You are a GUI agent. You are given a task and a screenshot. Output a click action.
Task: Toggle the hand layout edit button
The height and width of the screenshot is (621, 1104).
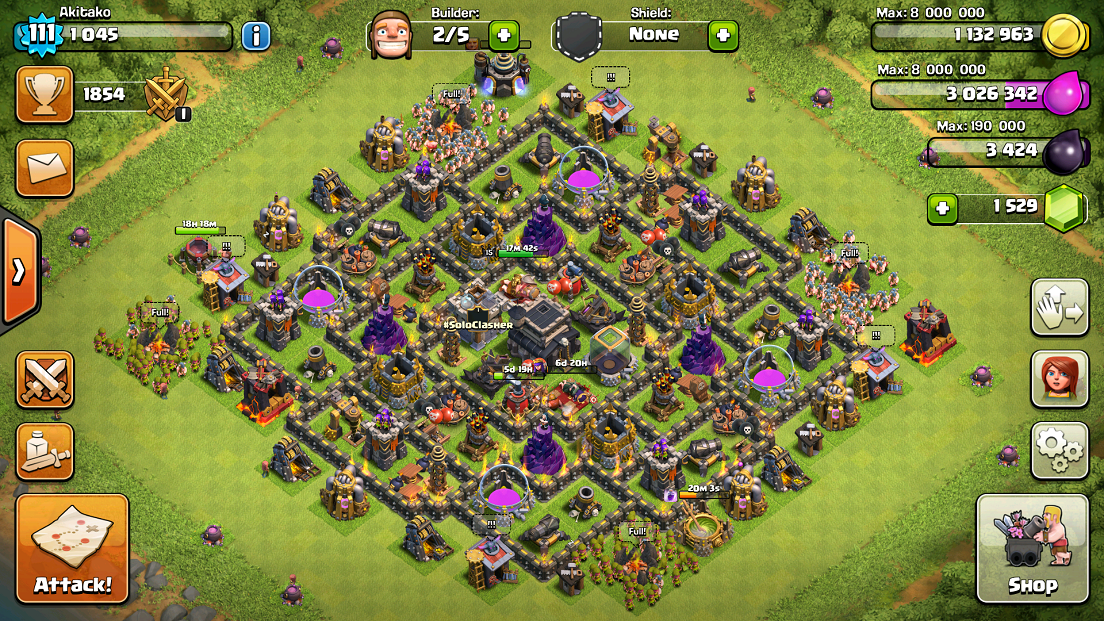coord(1060,308)
